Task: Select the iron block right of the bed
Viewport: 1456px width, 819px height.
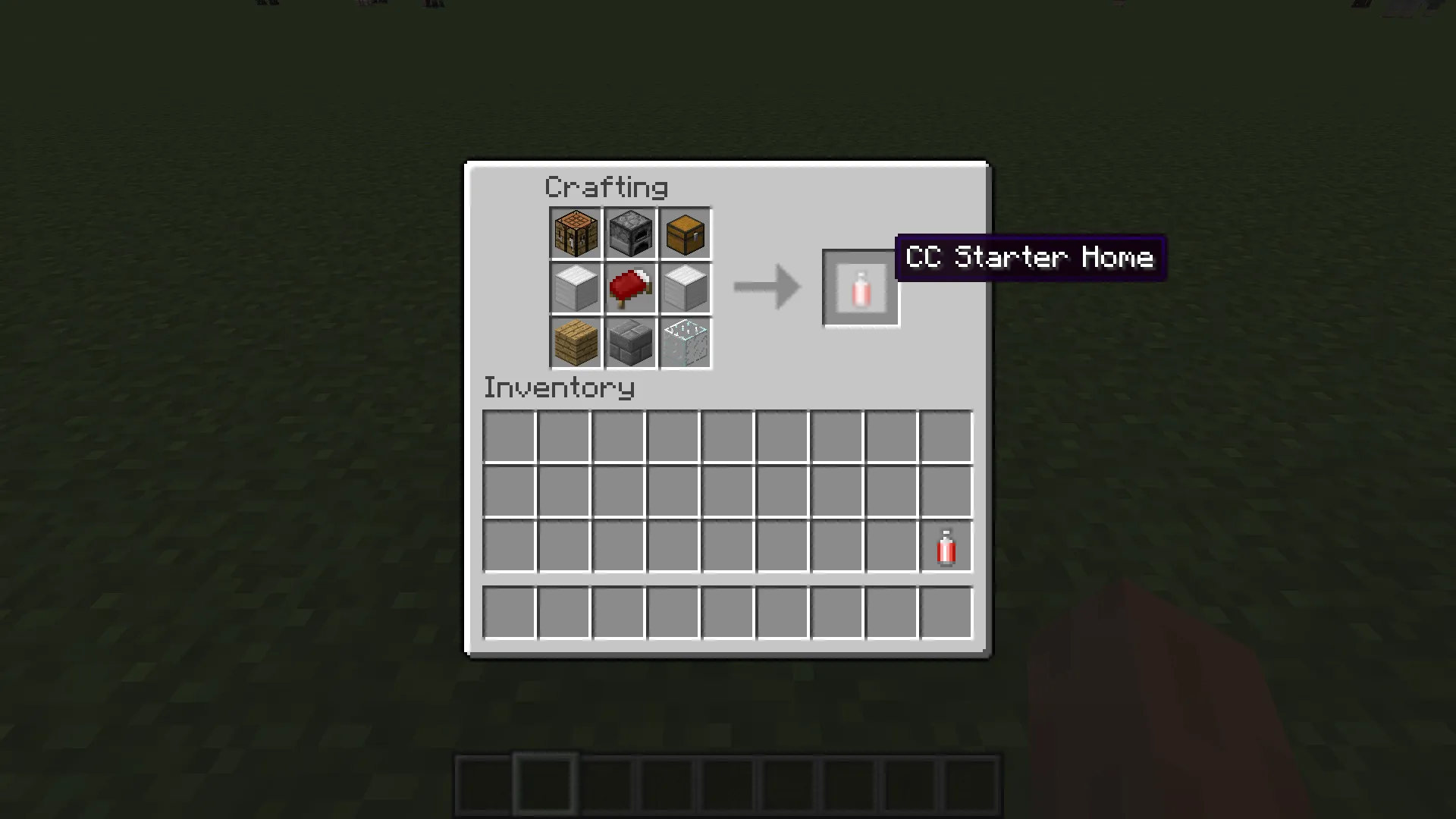Action: [x=685, y=287]
